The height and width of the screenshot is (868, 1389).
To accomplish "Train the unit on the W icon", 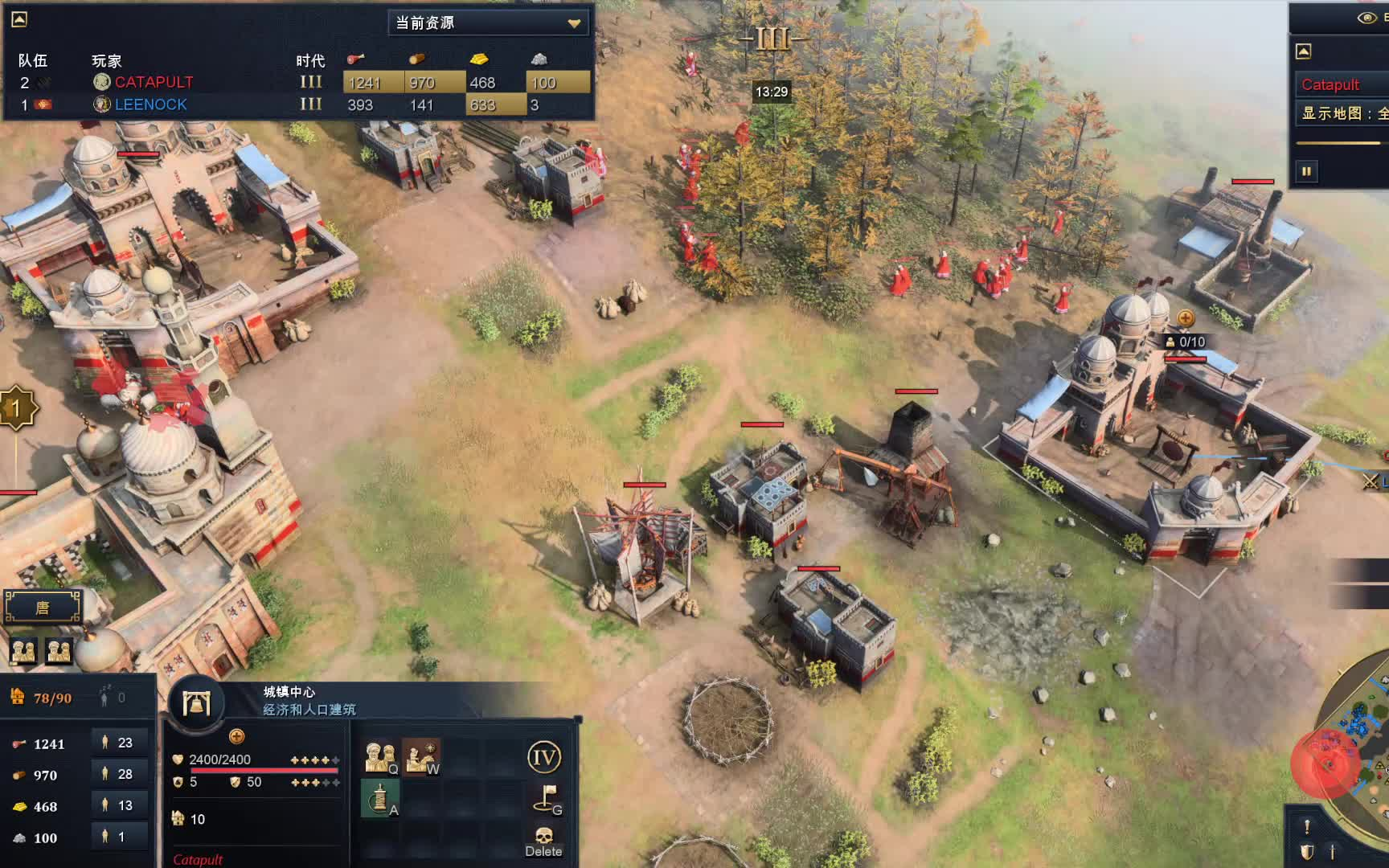I will click(420, 757).
